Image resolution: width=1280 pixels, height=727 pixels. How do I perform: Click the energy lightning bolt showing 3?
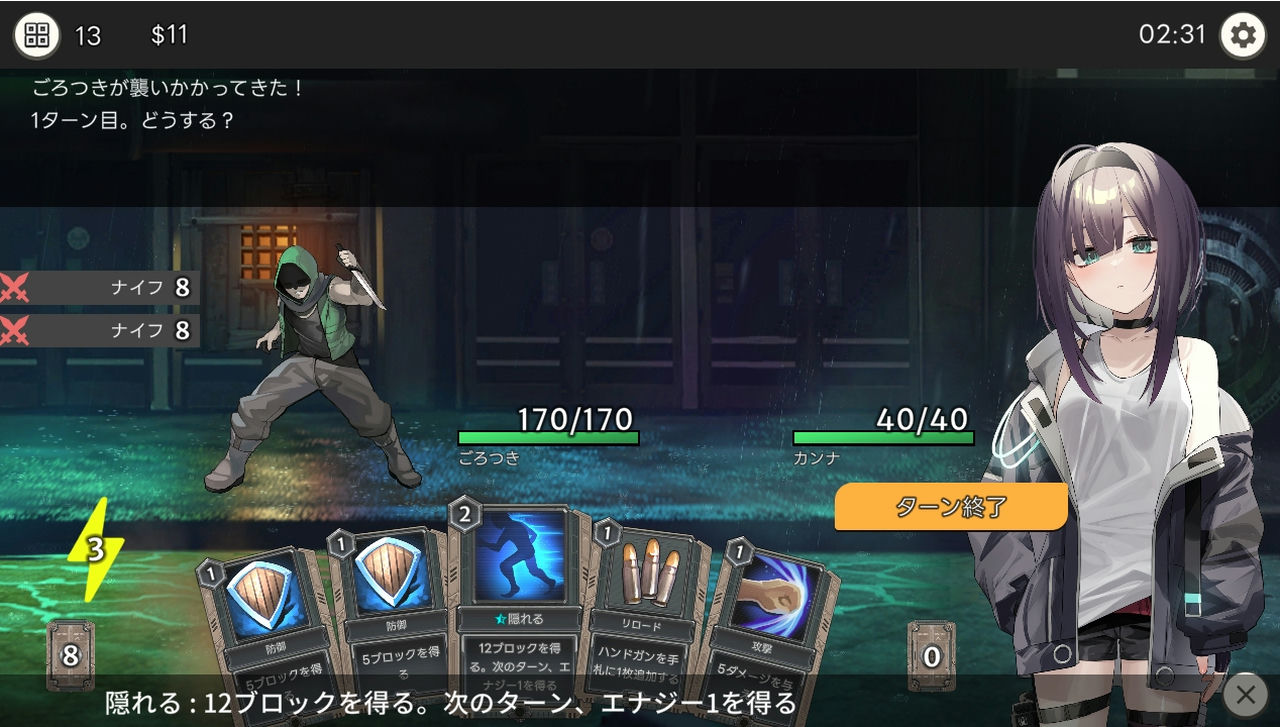tap(96, 548)
